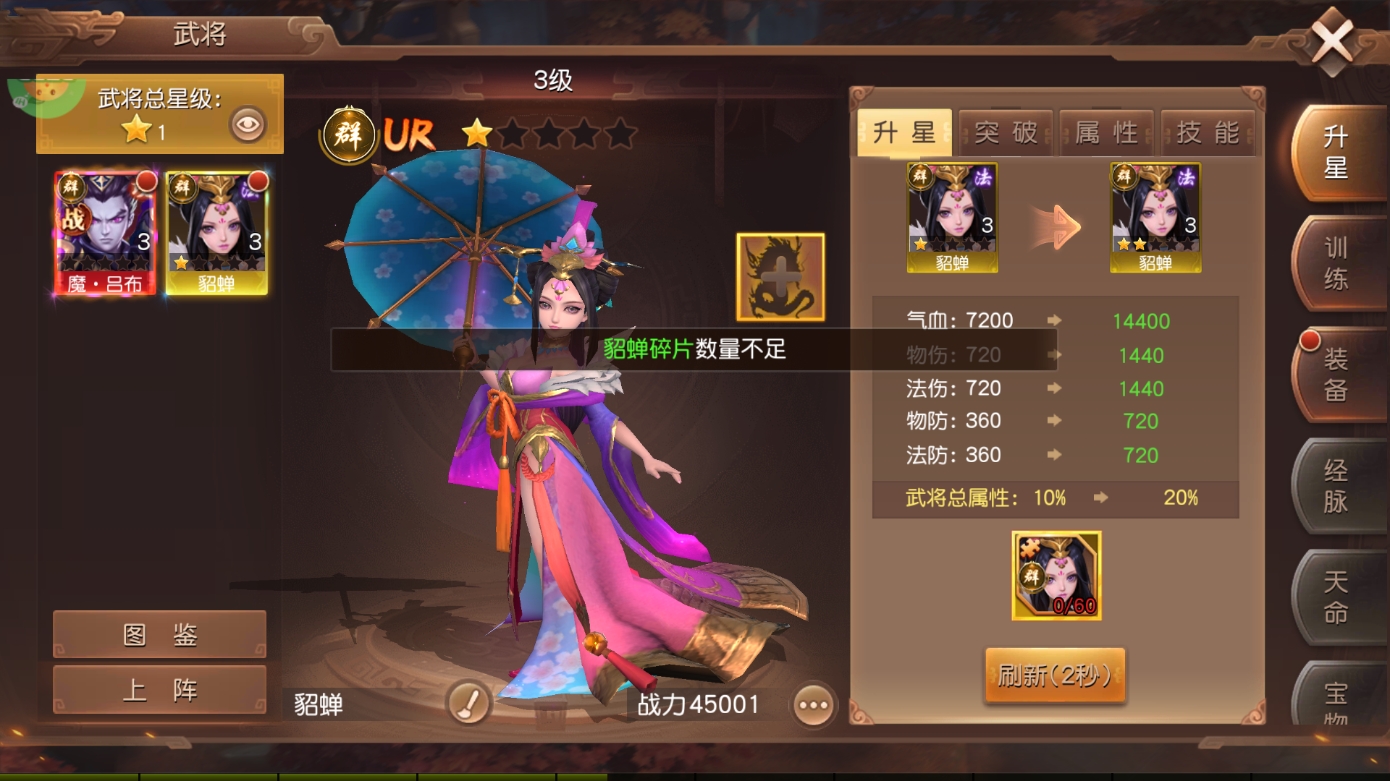Viewport: 1390px width, 781px height.
Task: Open the 经脉 meridians side tab
Action: (x=1337, y=486)
